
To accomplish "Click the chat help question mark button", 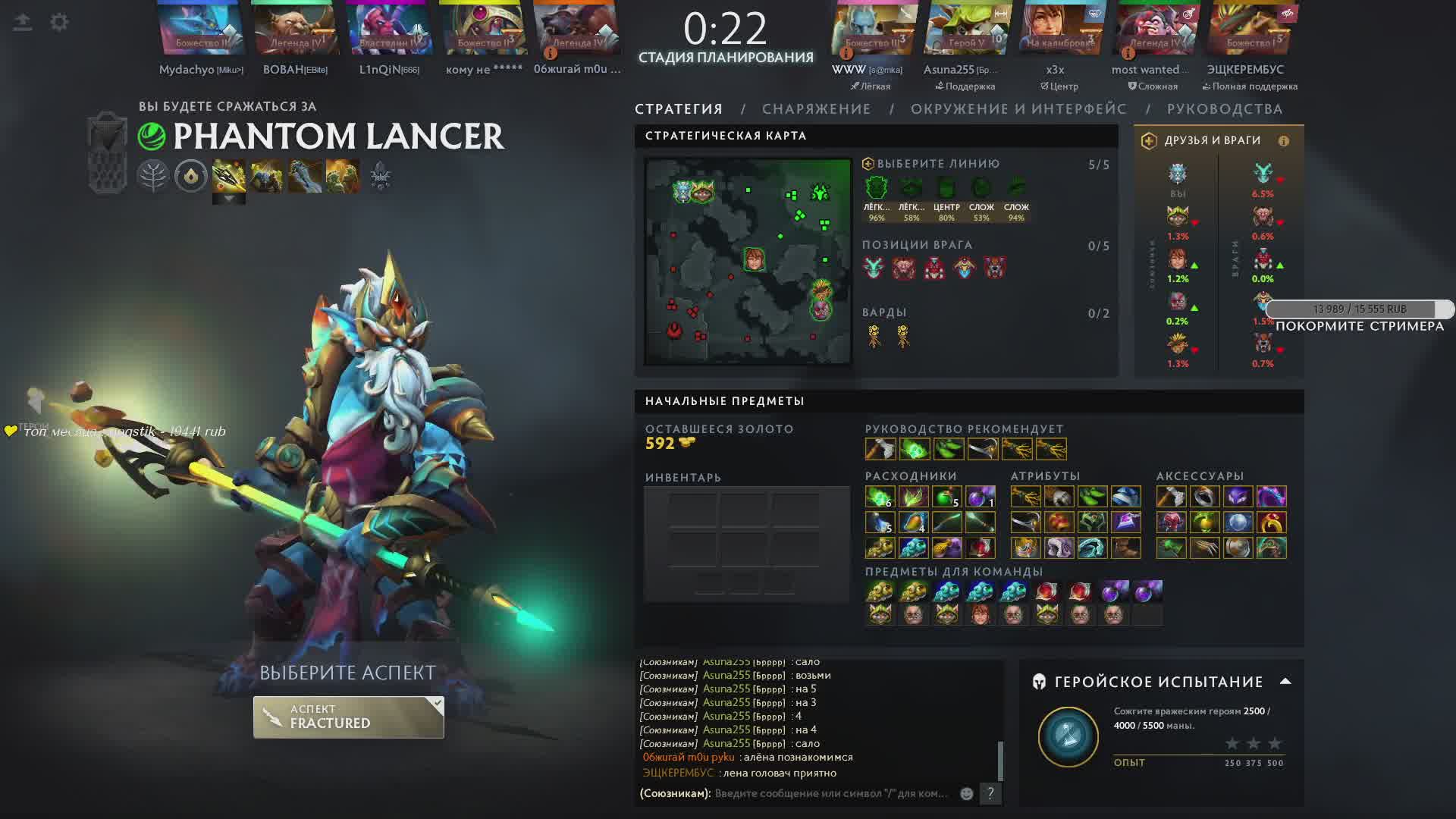I will pyautogui.click(x=990, y=793).
